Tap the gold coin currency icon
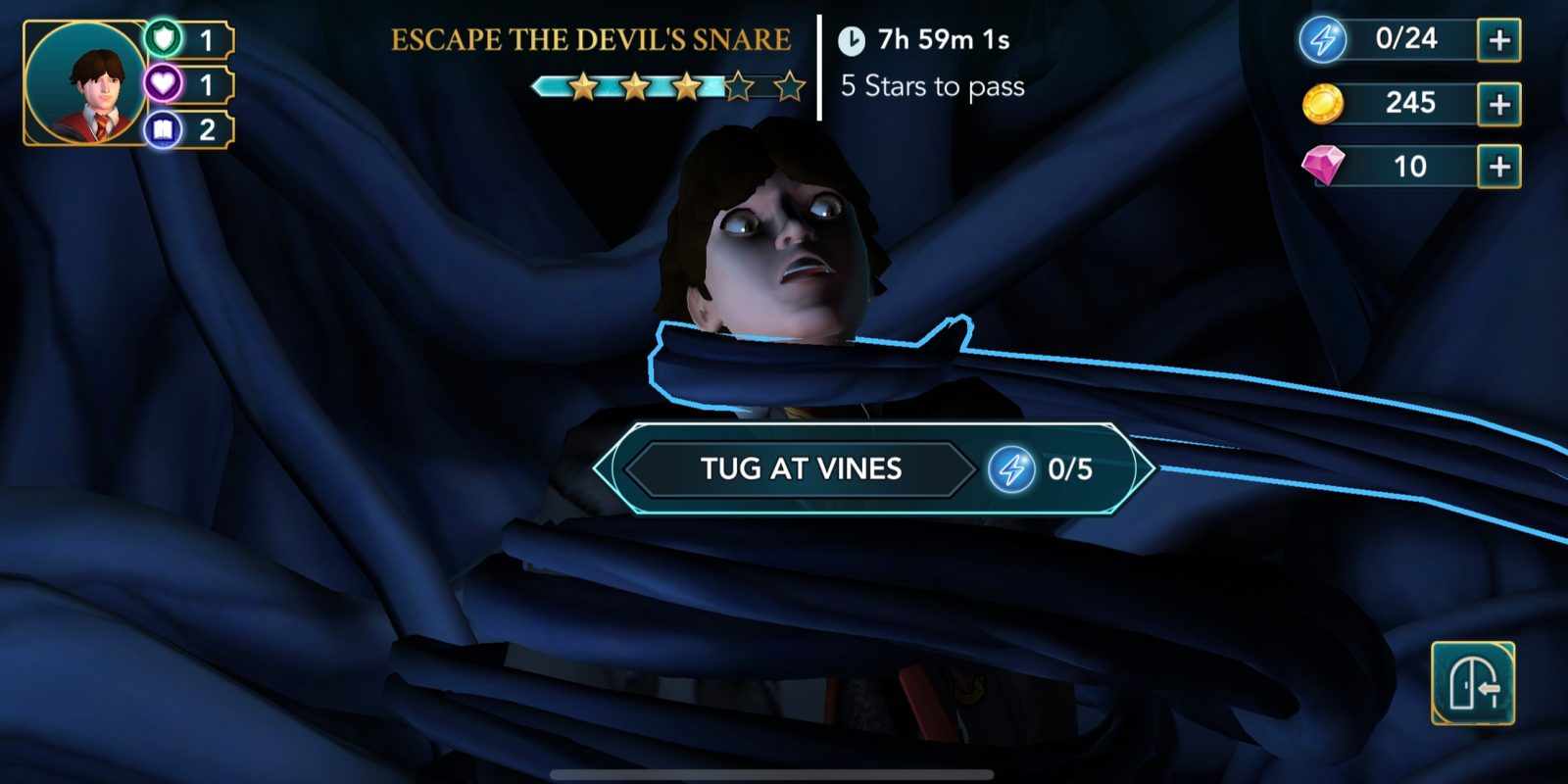1568x784 pixels. 1321,104
